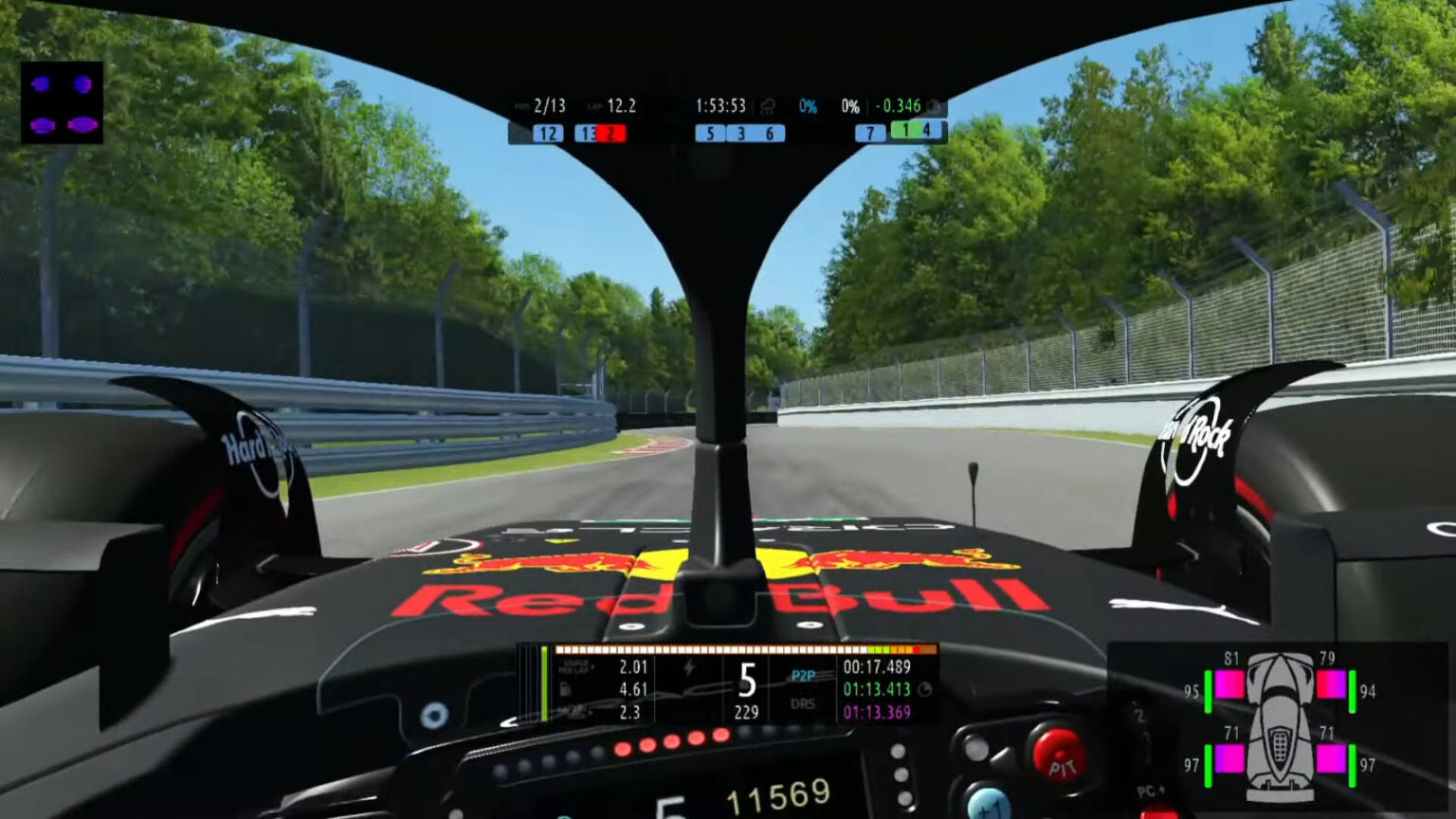The width and height of the screenshot is (1456, 819).
Task: Select the P2P push-to-pass indicator
Action: 803,675
